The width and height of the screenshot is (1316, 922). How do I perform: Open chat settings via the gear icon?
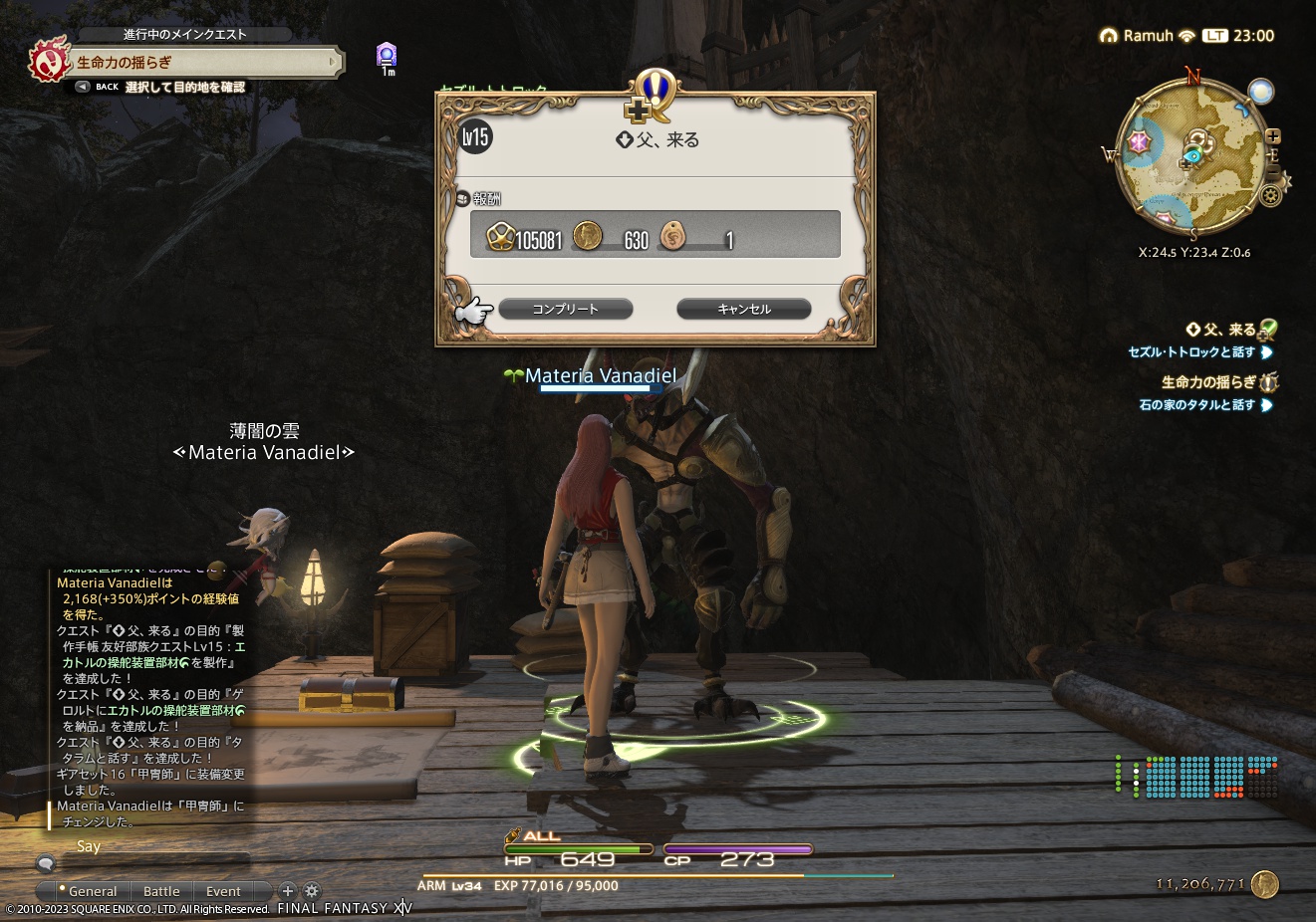(x=312, y=891)
